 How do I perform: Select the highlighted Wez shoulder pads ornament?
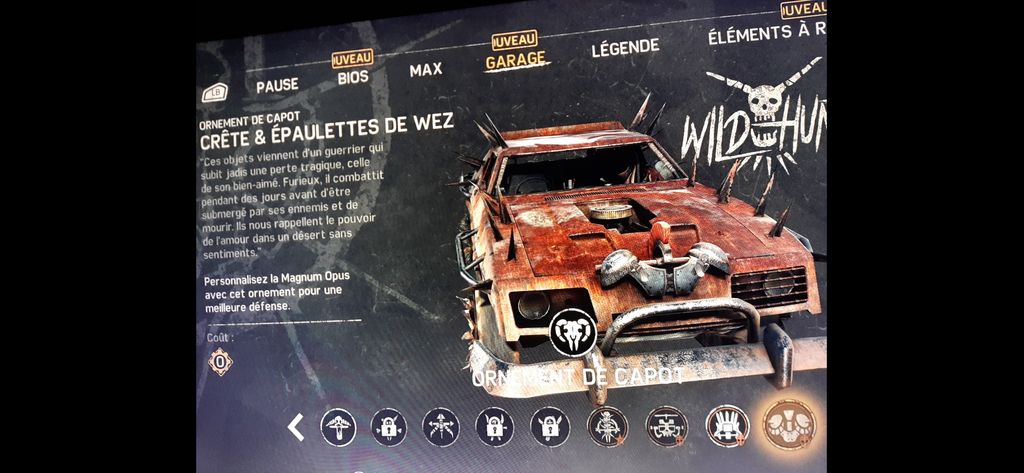789,424
